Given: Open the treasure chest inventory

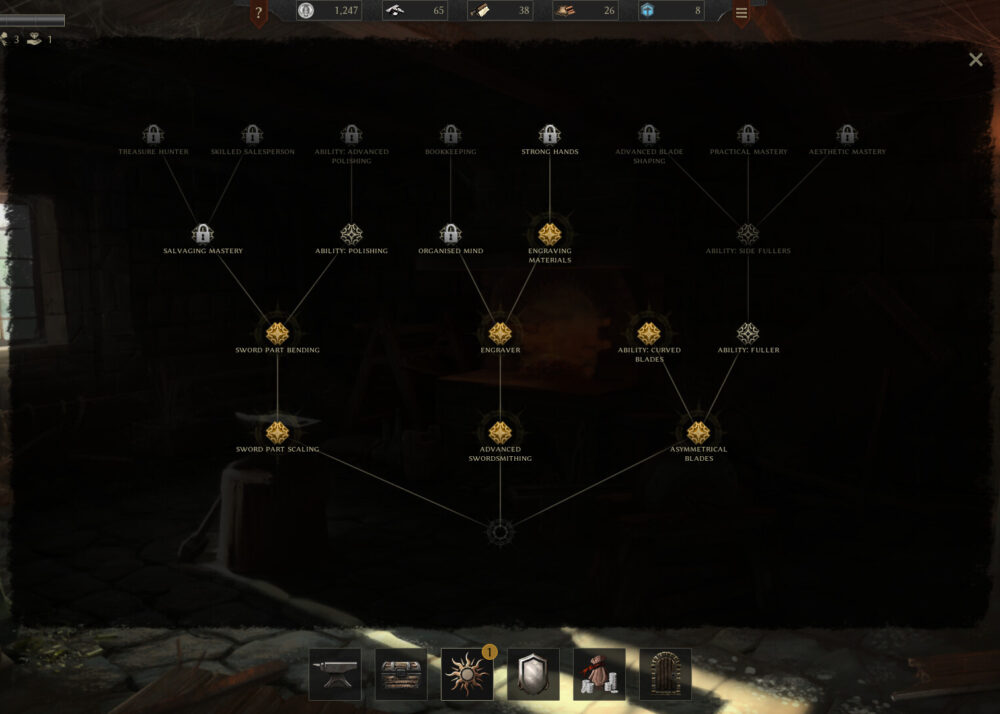Looking at the screenshot, I should point(401,674).
